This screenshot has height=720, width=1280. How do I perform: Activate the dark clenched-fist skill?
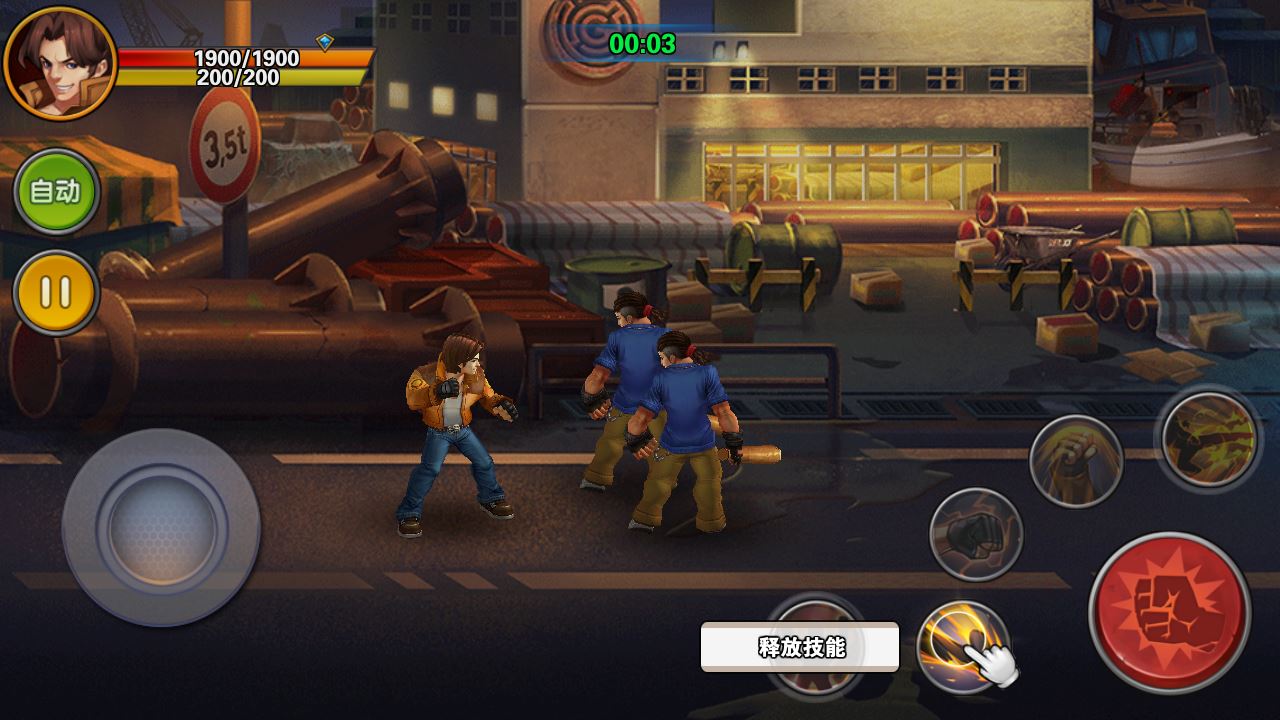(x=975, y=534)
